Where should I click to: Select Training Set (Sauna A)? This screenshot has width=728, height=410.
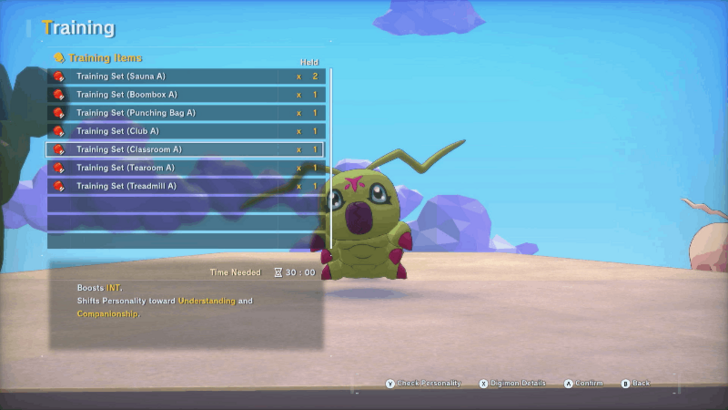pos(185,76)
